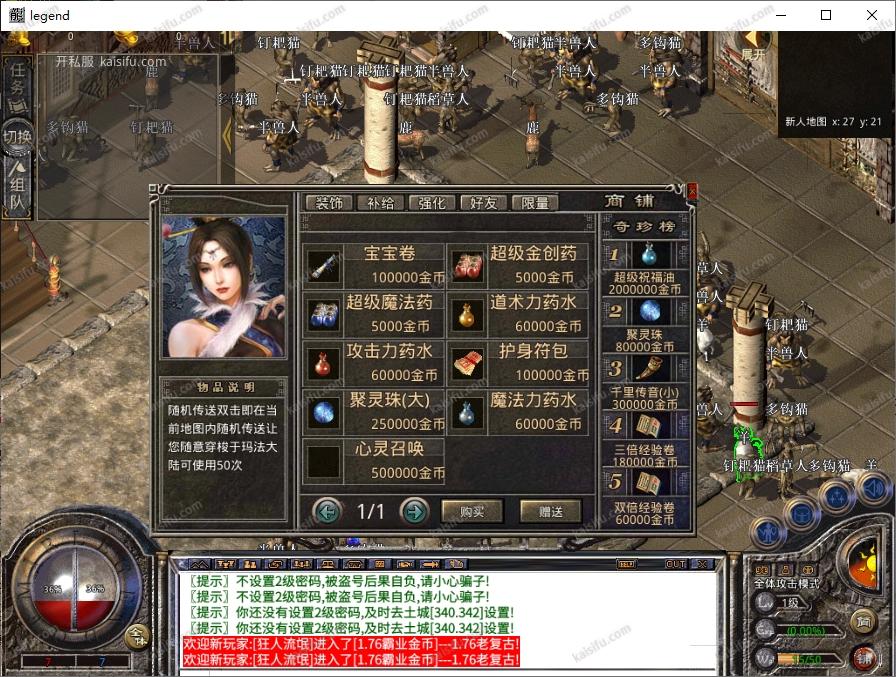Viewport: 896px width, 677px height.
Task: Go to the next shop page arrow
Action: [x=414, y=512]
